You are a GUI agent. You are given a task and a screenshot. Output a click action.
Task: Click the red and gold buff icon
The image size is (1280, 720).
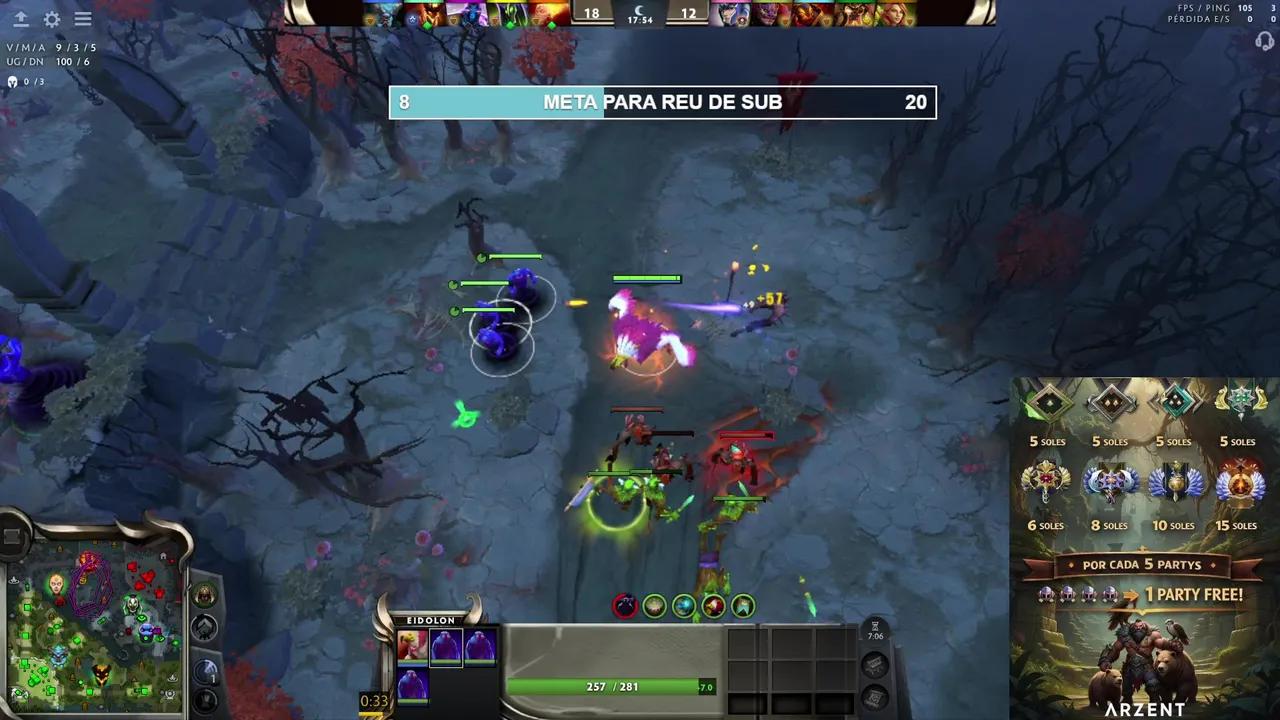click(x=713, y=606)
